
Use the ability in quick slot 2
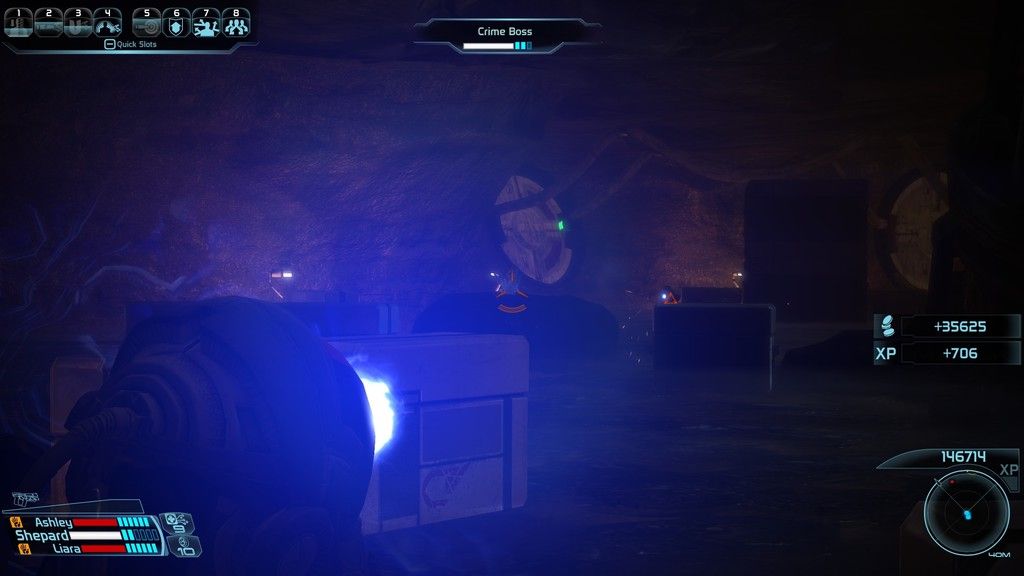point(48,22)
